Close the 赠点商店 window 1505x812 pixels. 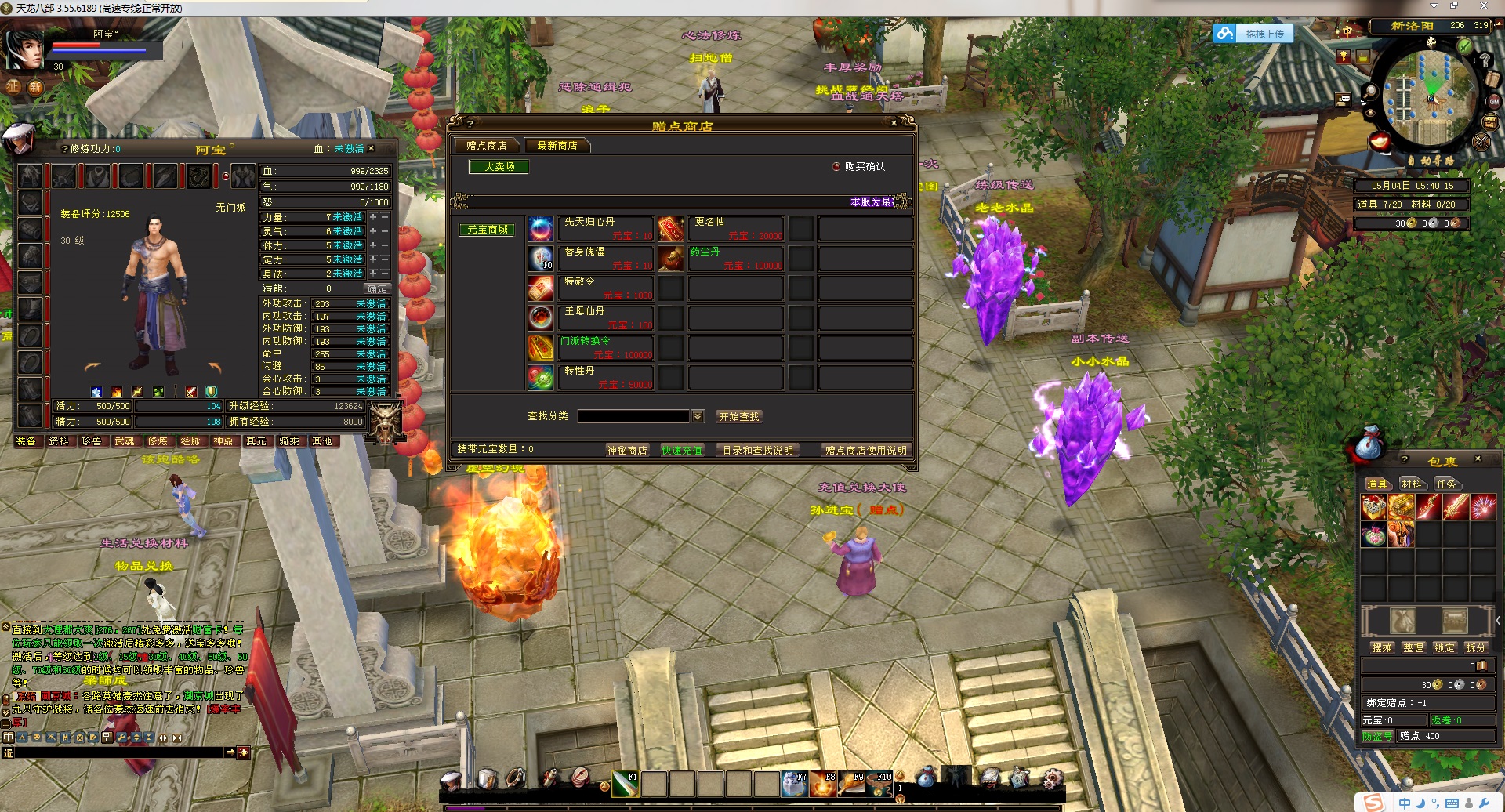pyautogui.click(x=894, y=123)
